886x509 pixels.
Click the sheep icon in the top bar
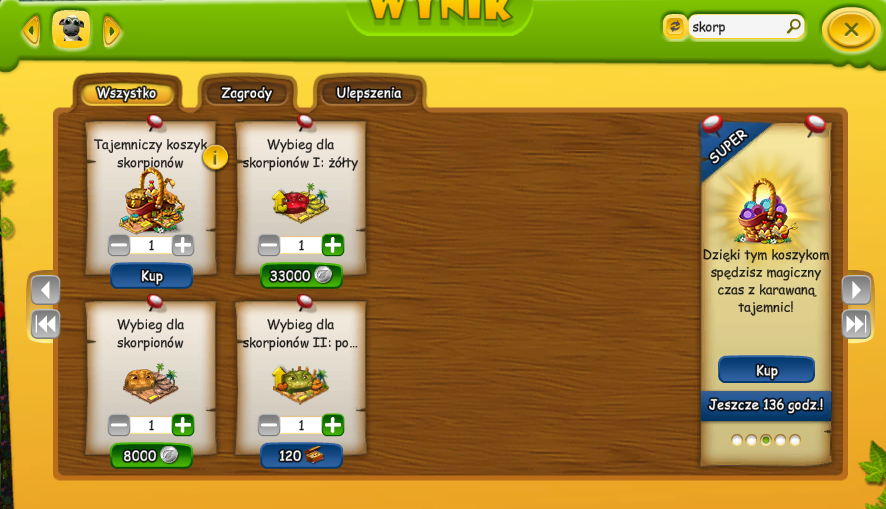71,30
